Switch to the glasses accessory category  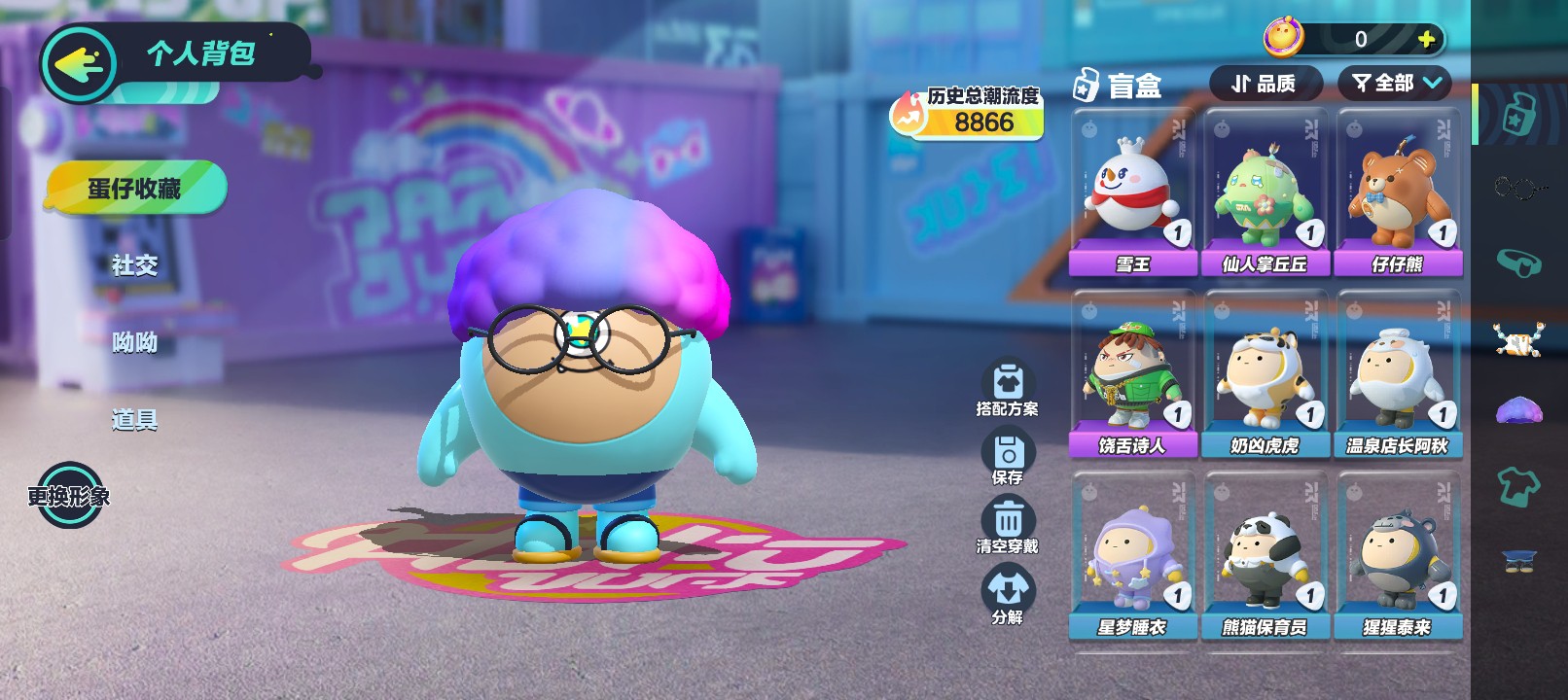[1518, 187]
